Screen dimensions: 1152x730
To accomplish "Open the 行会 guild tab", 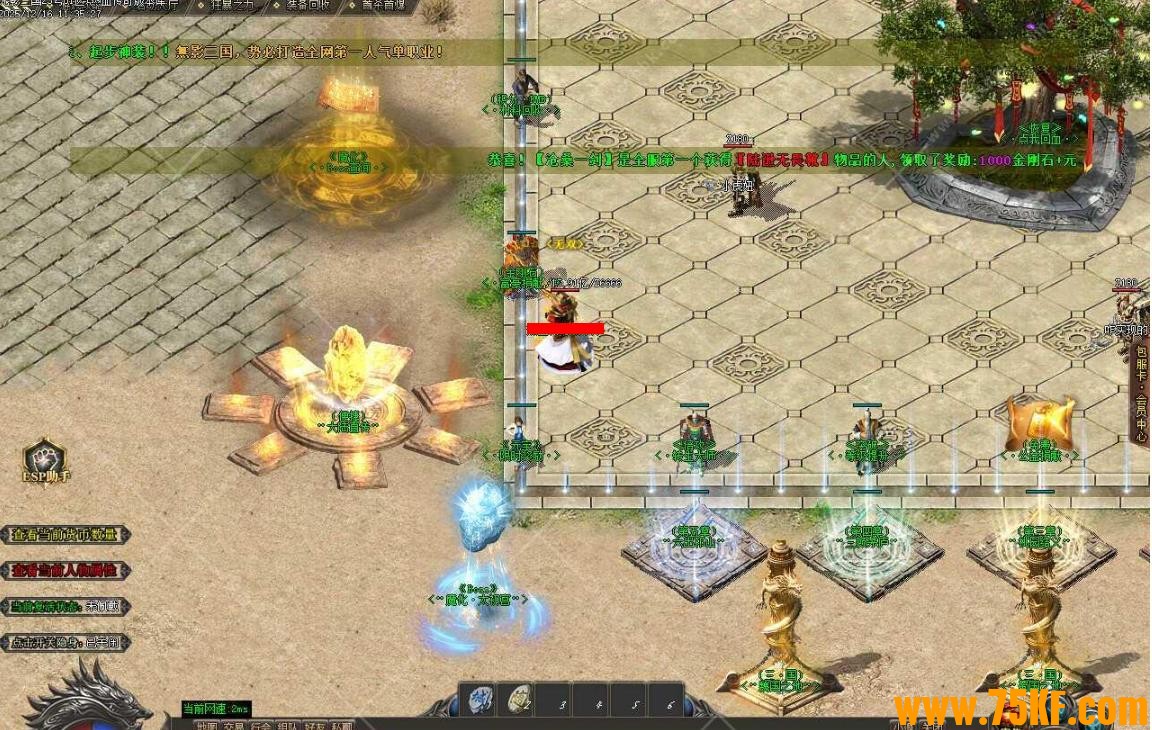I will point(261,726).
